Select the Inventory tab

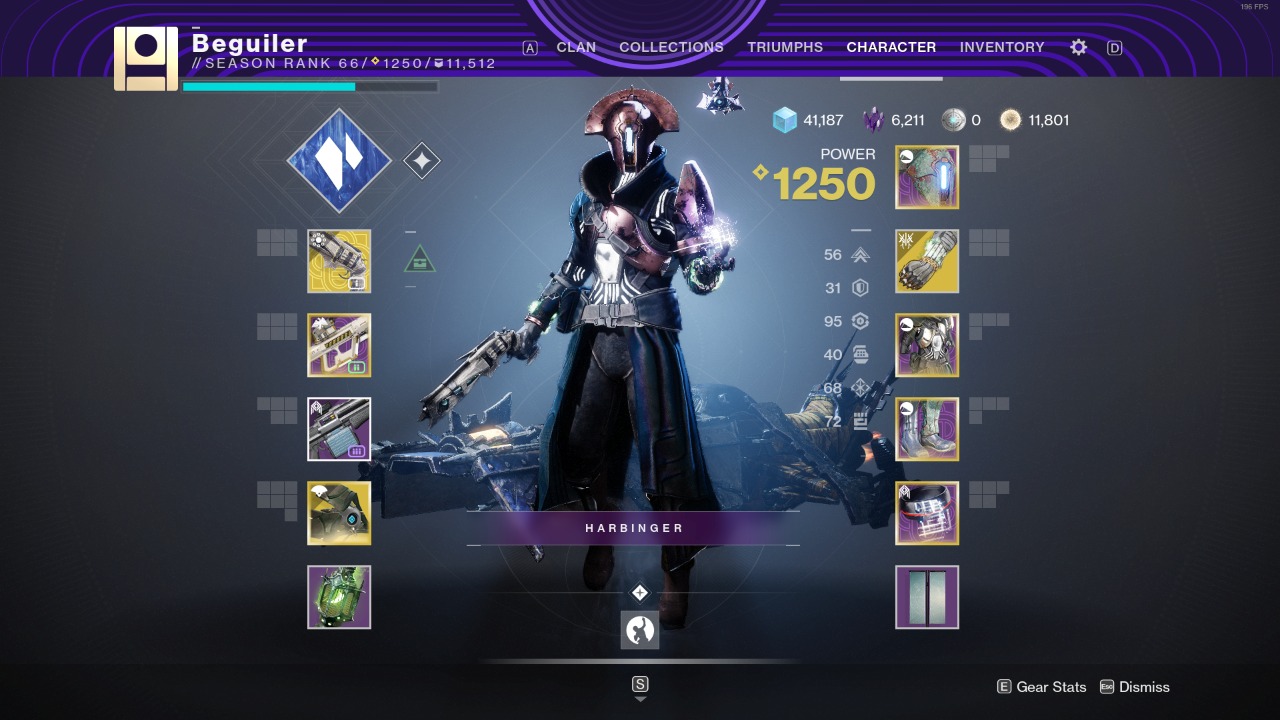[x=1001, y=47]
